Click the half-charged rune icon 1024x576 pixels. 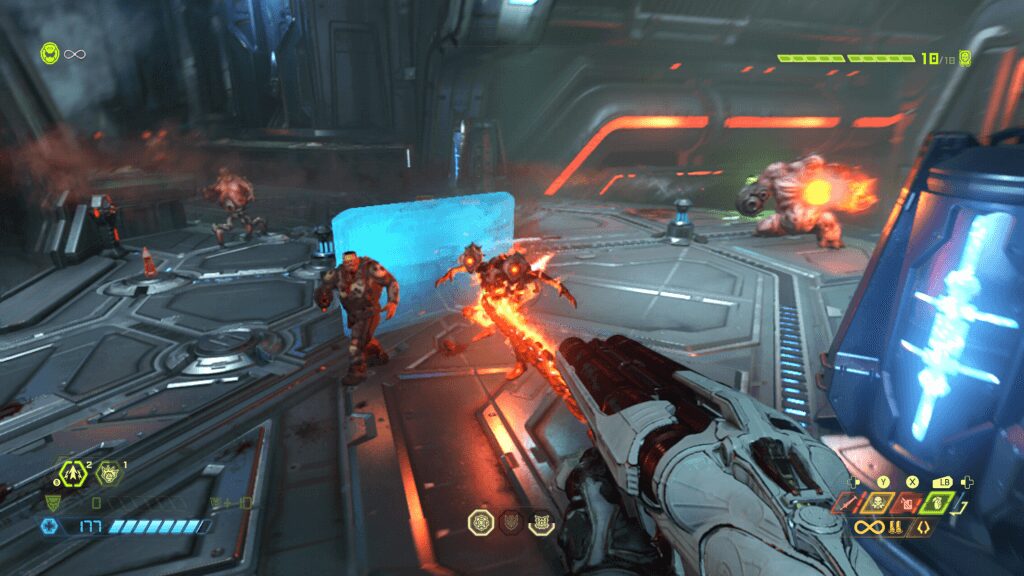pos(541,521)
